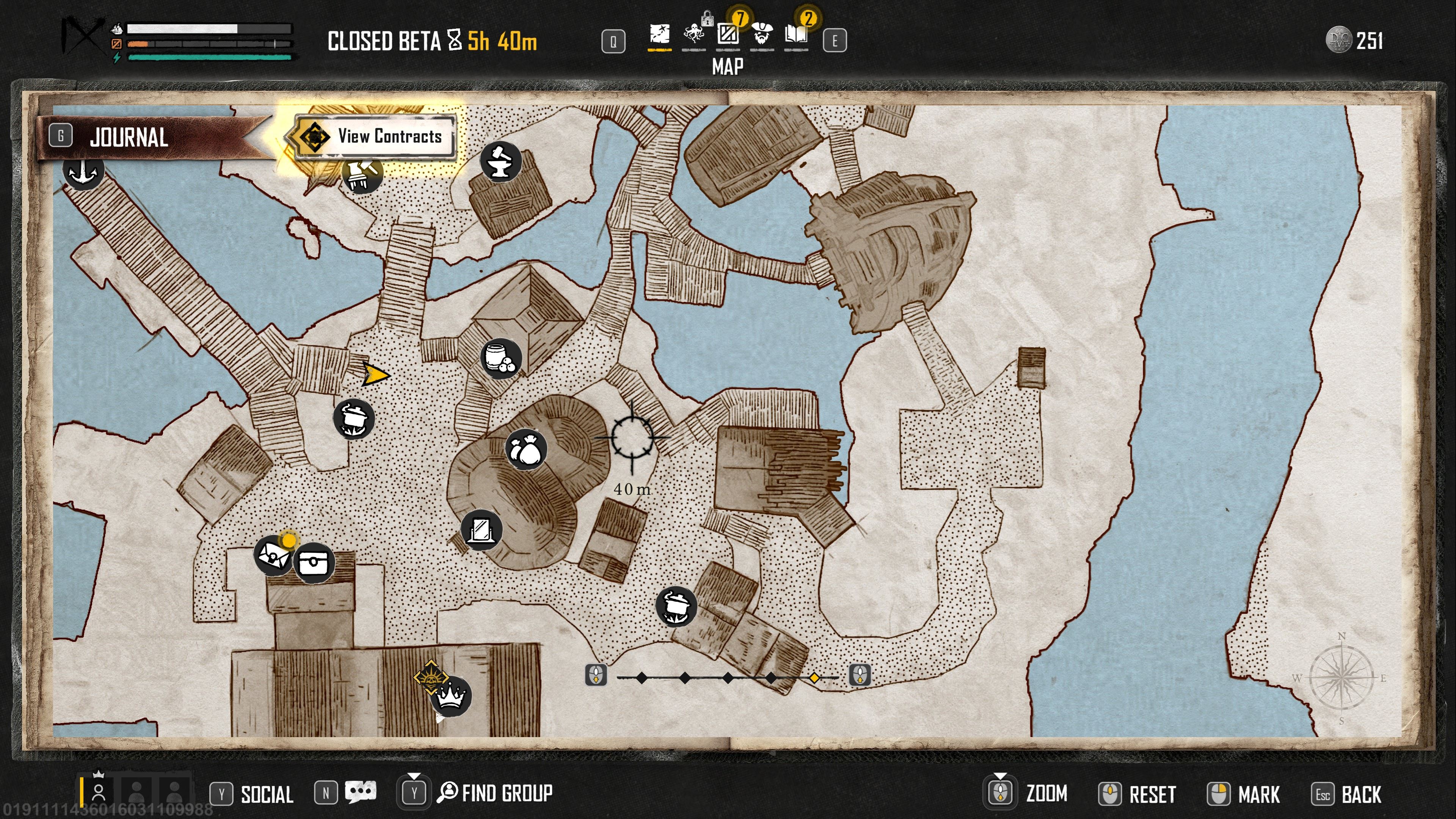Select the barrel and cannonballs marker
This screenshot has height=819, width=1456.
point(500,358)
